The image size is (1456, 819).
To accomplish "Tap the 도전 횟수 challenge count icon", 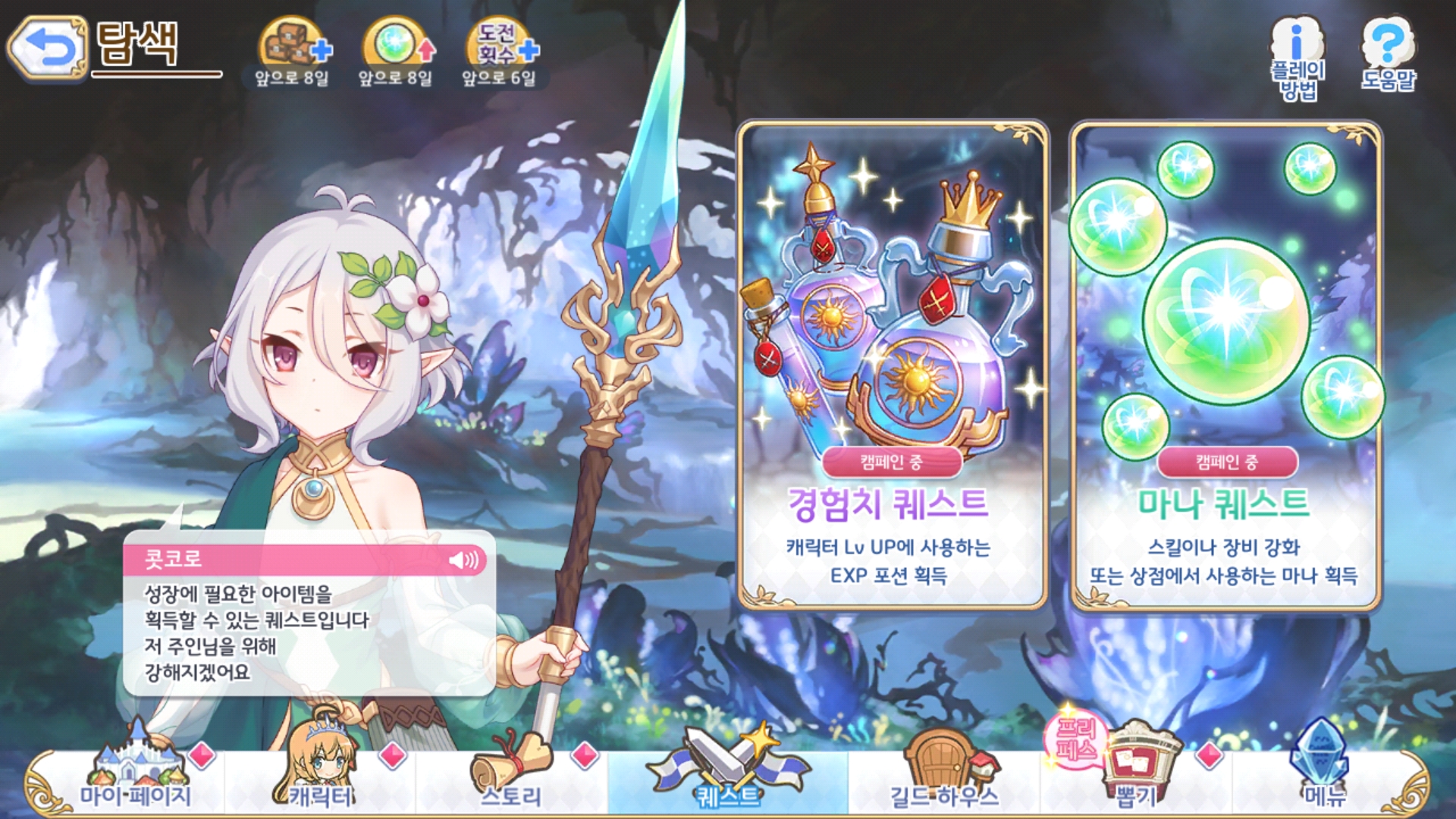I will point(500,47).
